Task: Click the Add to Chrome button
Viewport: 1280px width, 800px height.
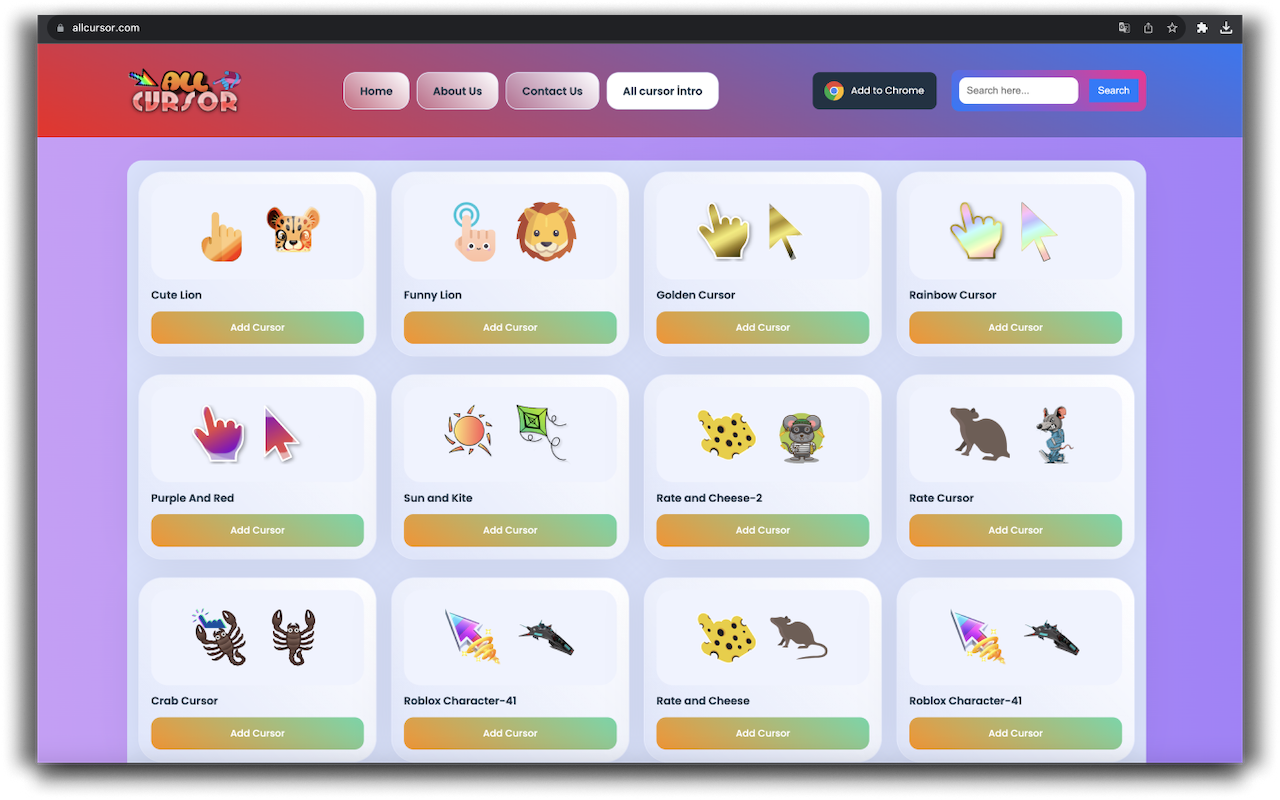Action: pos(874,90)
